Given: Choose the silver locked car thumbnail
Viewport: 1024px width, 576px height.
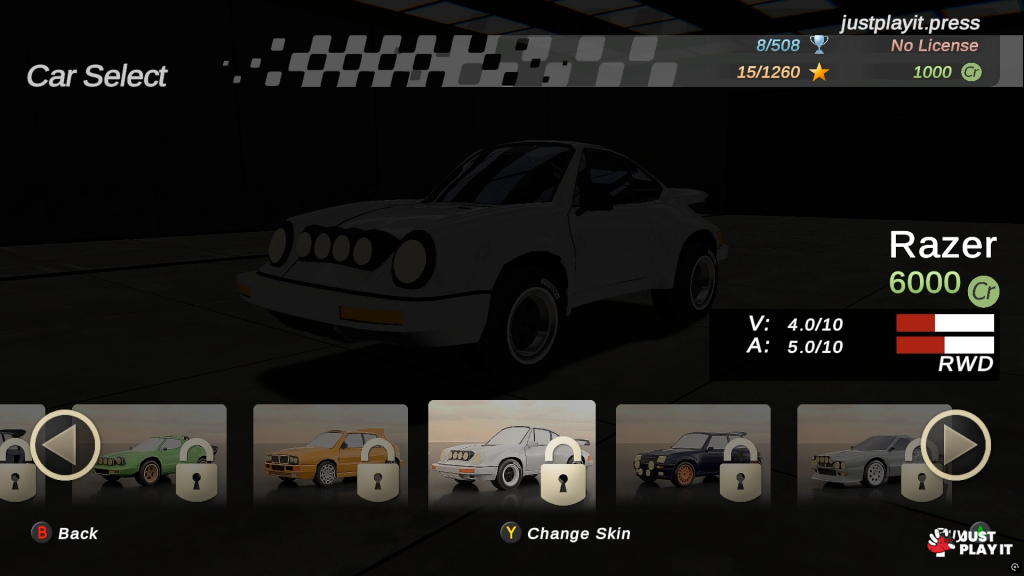Looking at the screenshot, I should [x=860, y=453].
